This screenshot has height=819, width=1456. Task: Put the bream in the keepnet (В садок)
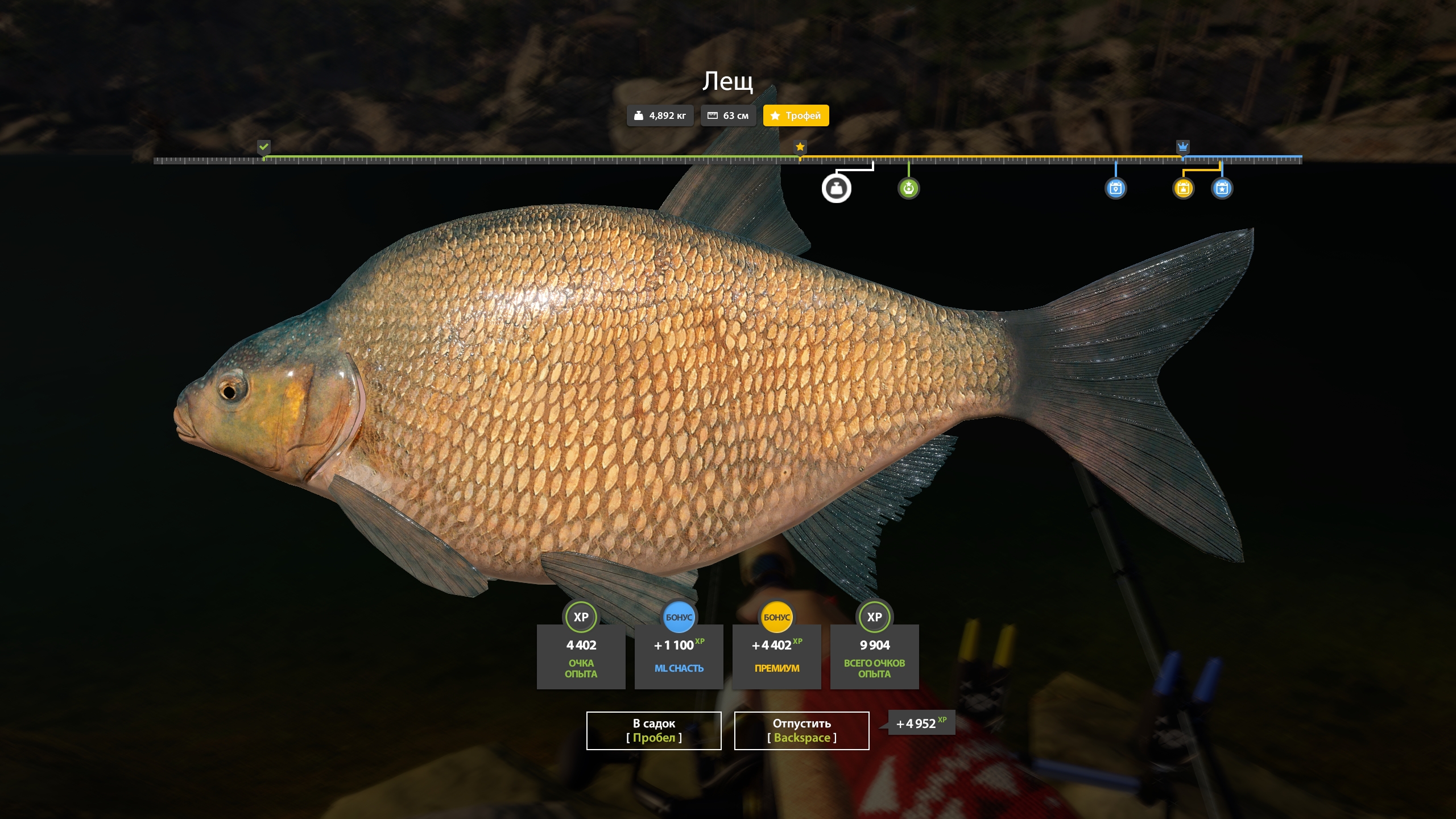click(x=653, y=730)
